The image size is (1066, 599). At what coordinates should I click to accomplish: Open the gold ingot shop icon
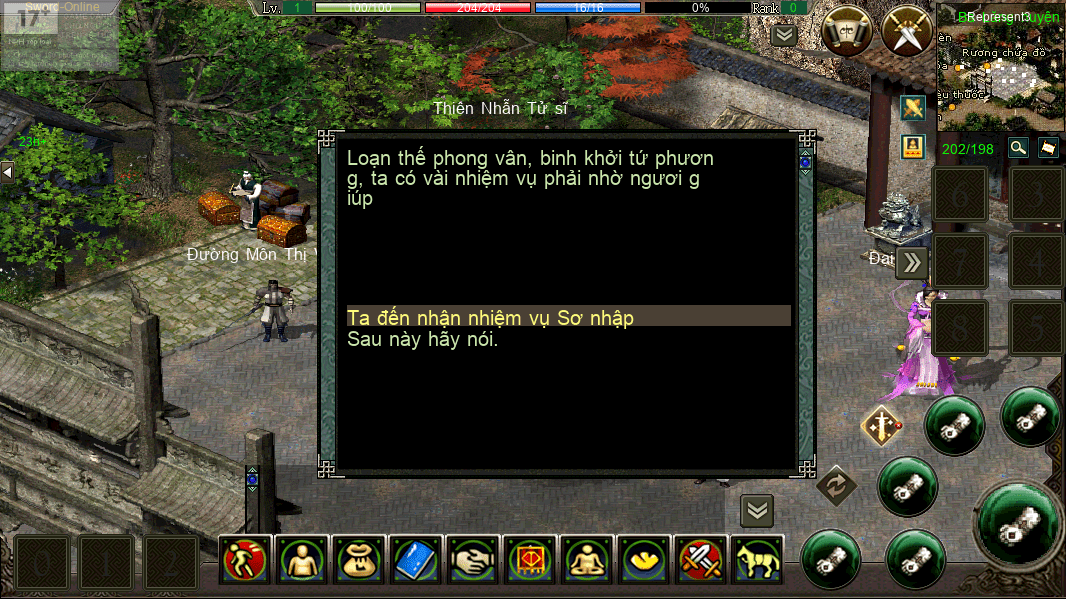point(641,559)
